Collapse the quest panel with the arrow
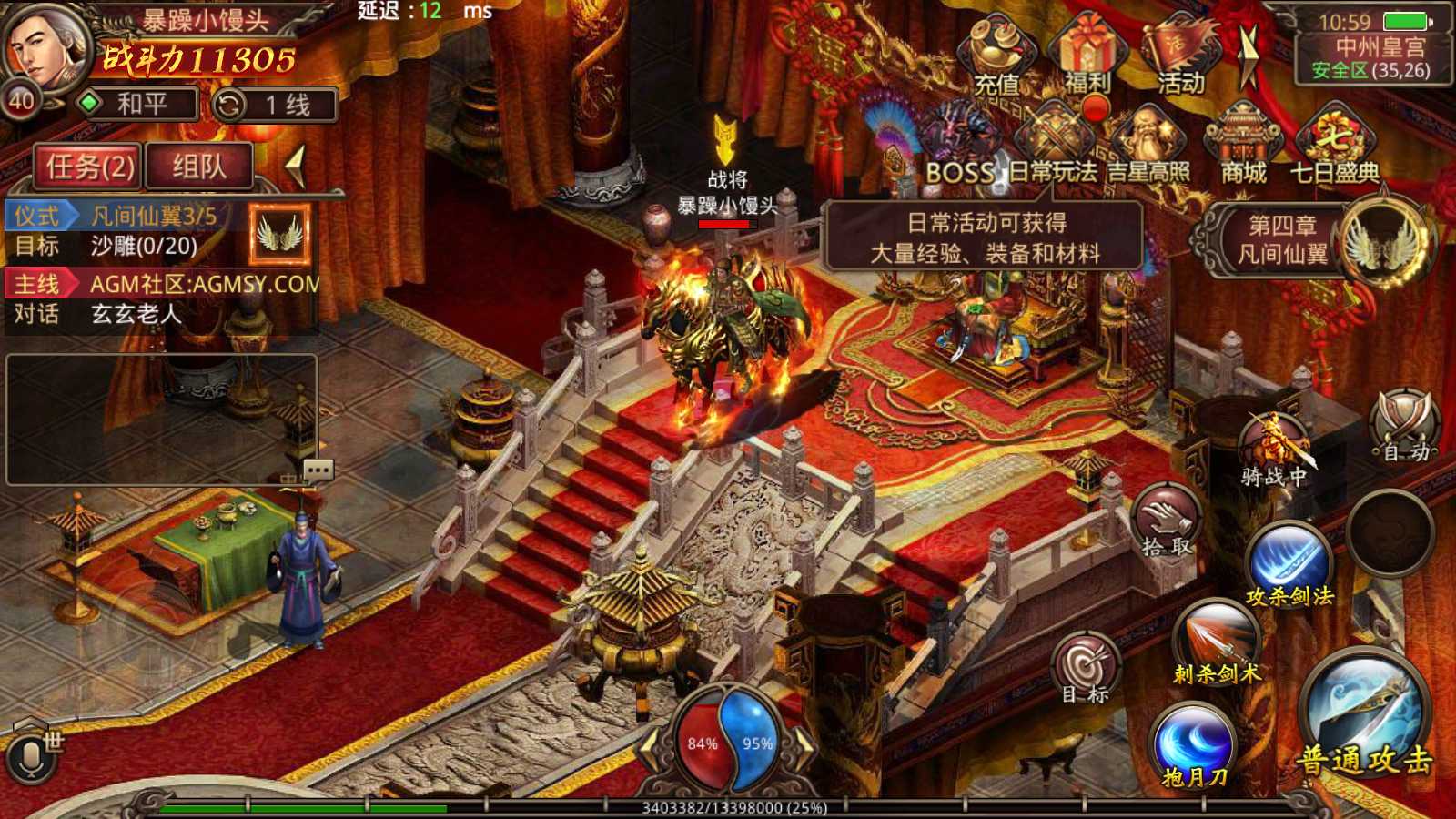The height and width of the screenshot is (819, 1456). click(295, 167)
